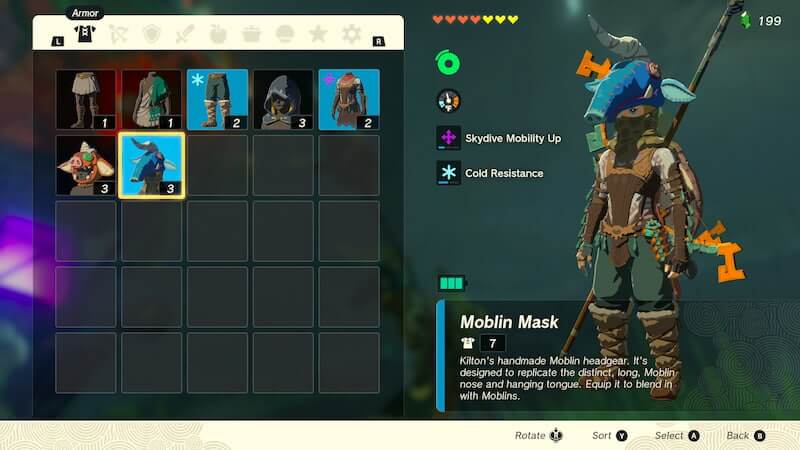Select the tan trousers armor slot

pos(85,99)
